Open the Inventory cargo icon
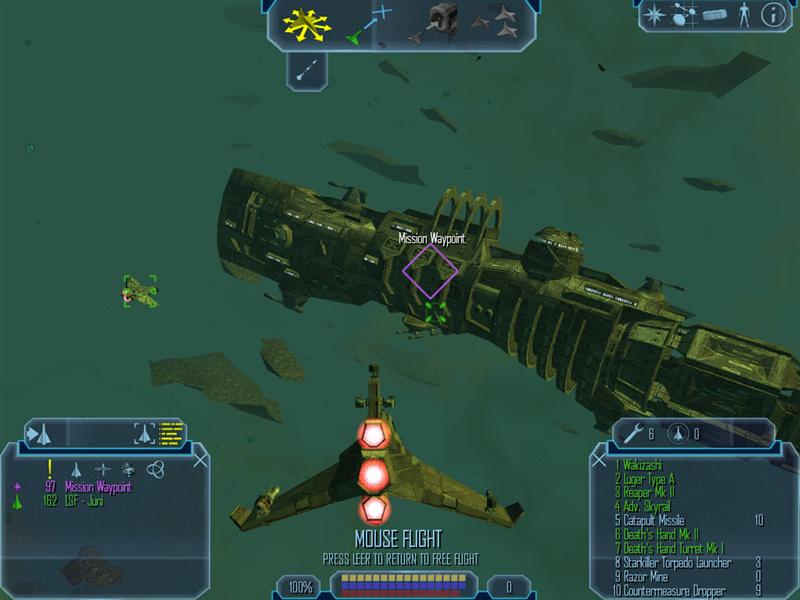Image resolution: width=800 pixels, height=600 pixels. tap(712, 15)
